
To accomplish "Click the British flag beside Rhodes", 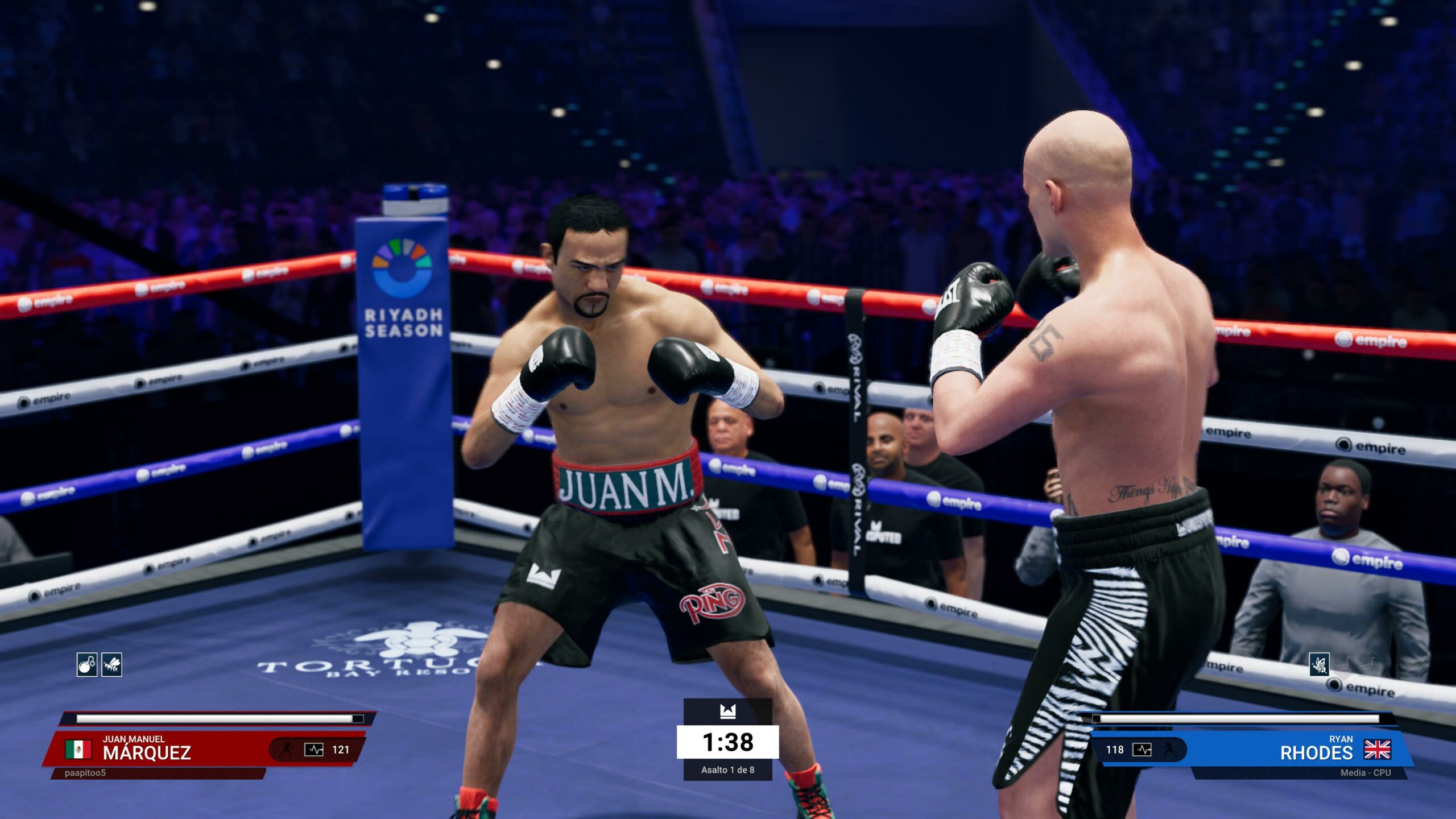I will [1378, 750].
